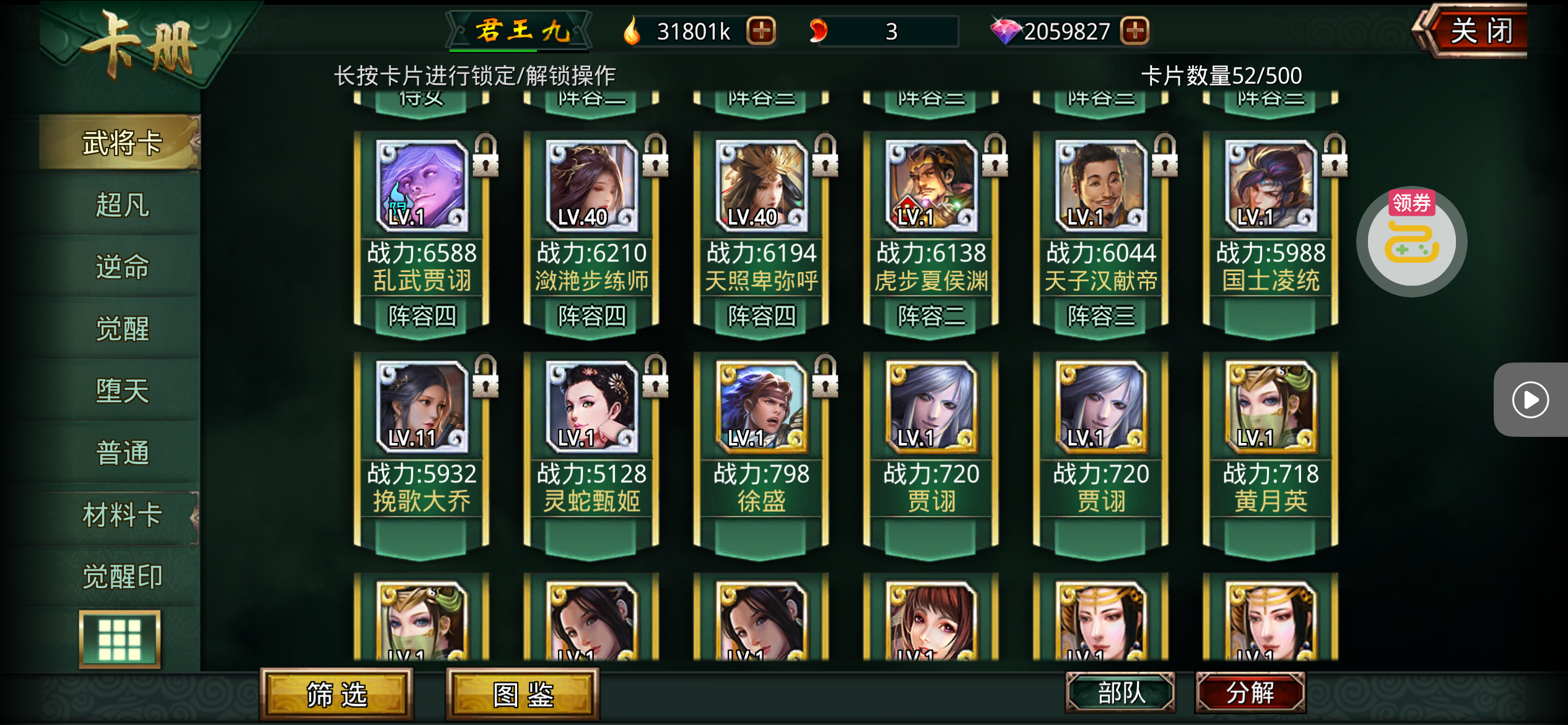This screenshot has width=1568, height=725.
Task: Go to the 部队 troops screen
Action: click(x=1120, y=692)
